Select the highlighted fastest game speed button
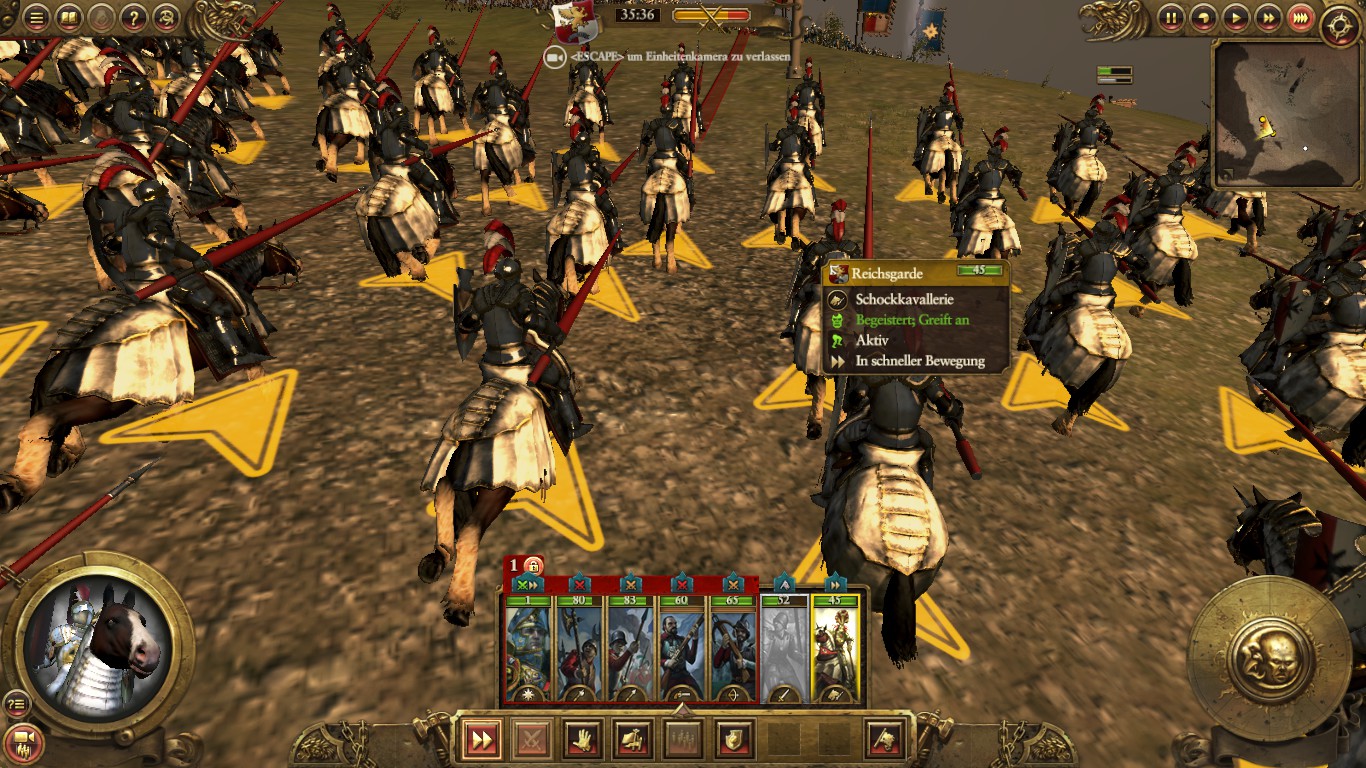 1300,17
